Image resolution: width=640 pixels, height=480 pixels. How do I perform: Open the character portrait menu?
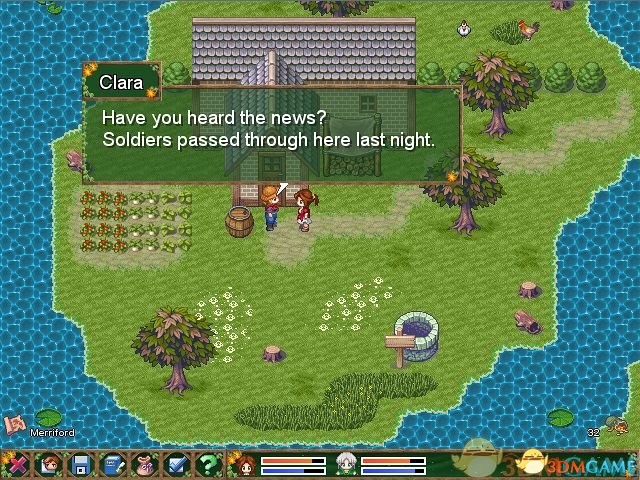48,464
